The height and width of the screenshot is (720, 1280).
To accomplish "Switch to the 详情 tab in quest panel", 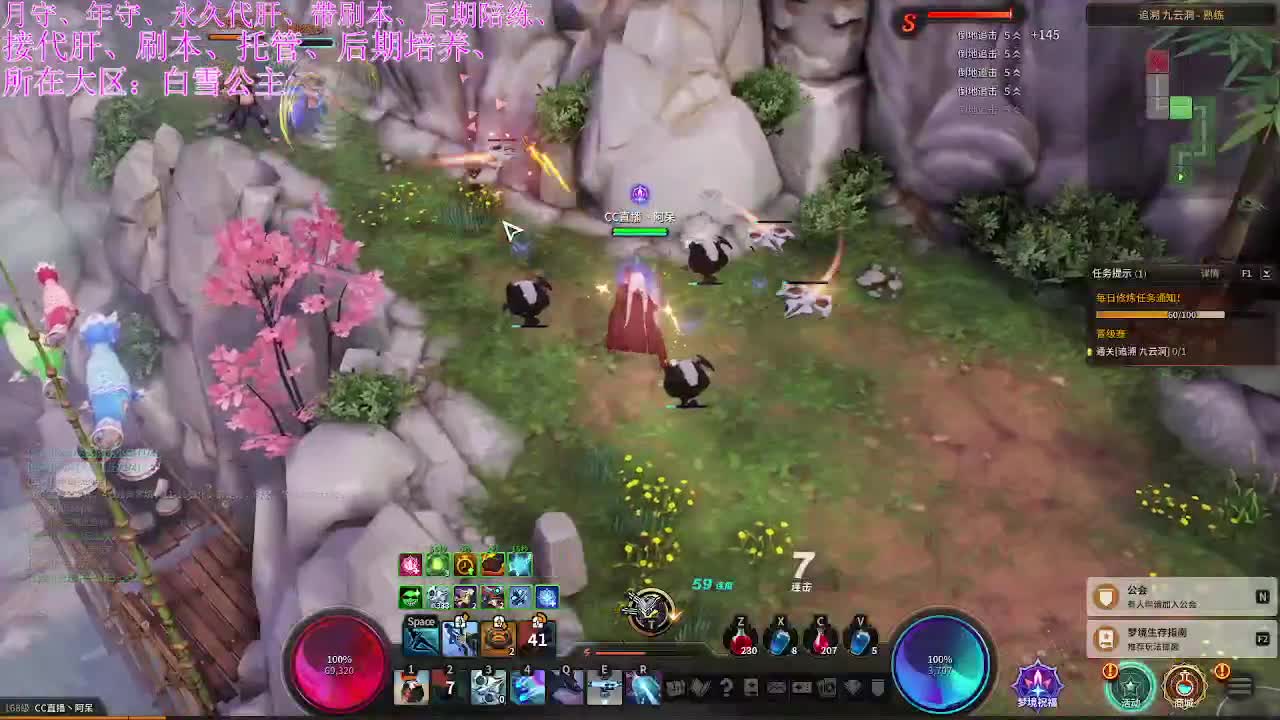I will [x=1210, y=273].
